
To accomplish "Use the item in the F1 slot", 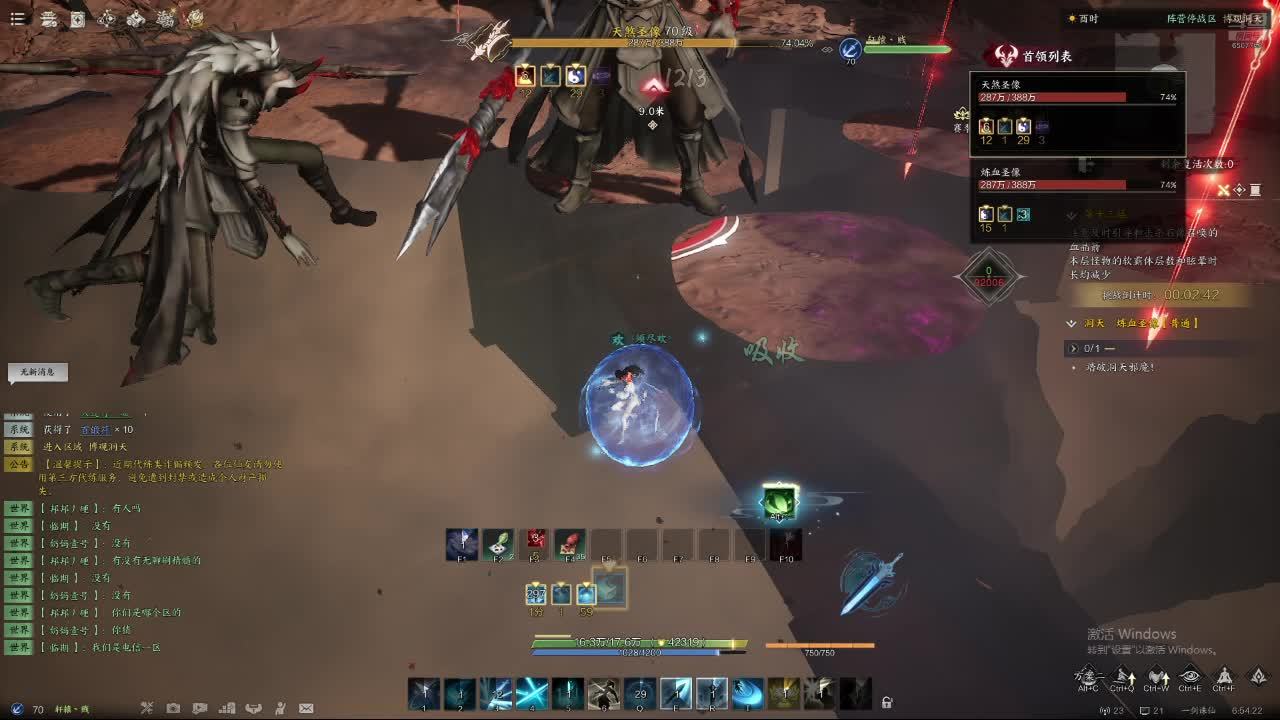I will click(x=461, y=545).
